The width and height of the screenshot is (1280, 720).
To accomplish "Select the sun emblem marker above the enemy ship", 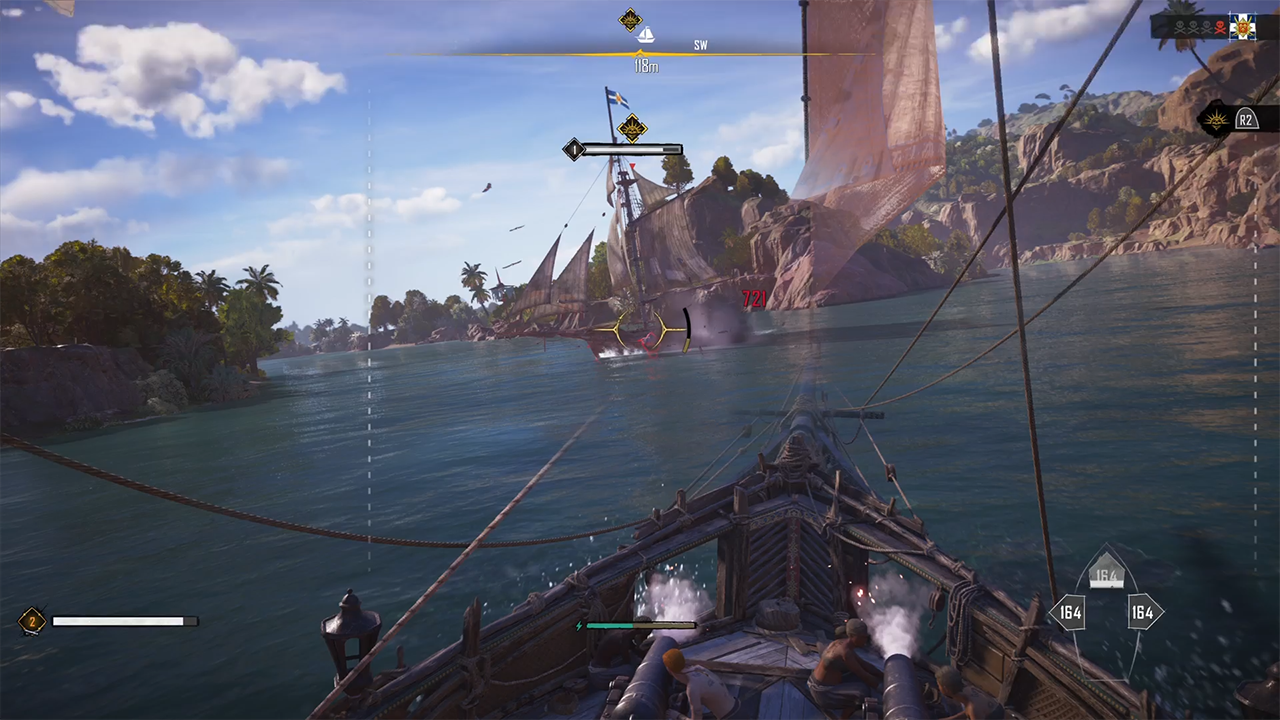I will click(631, 127).
